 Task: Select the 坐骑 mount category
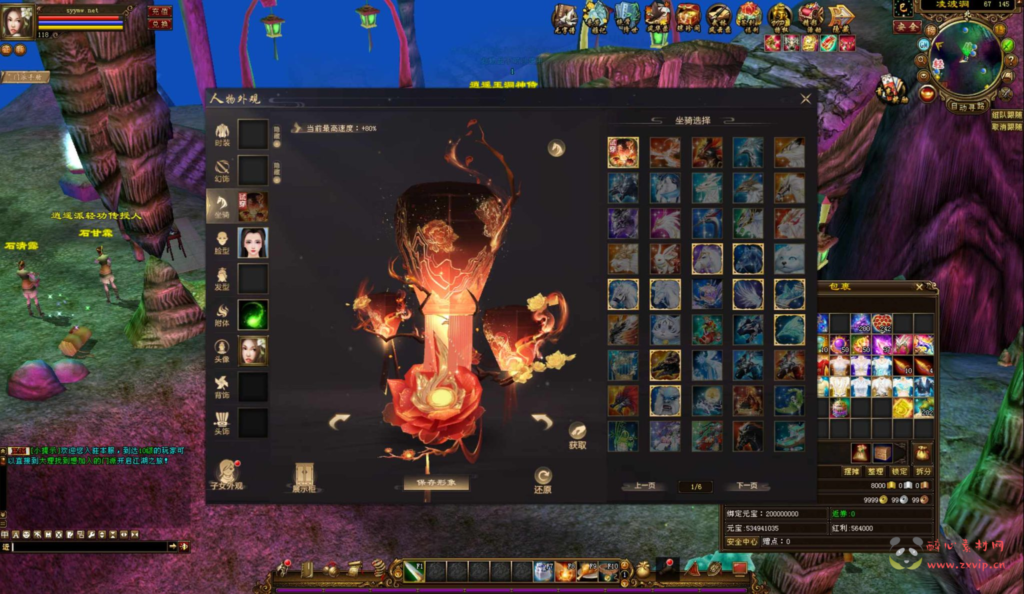click(x=222, y=206)
